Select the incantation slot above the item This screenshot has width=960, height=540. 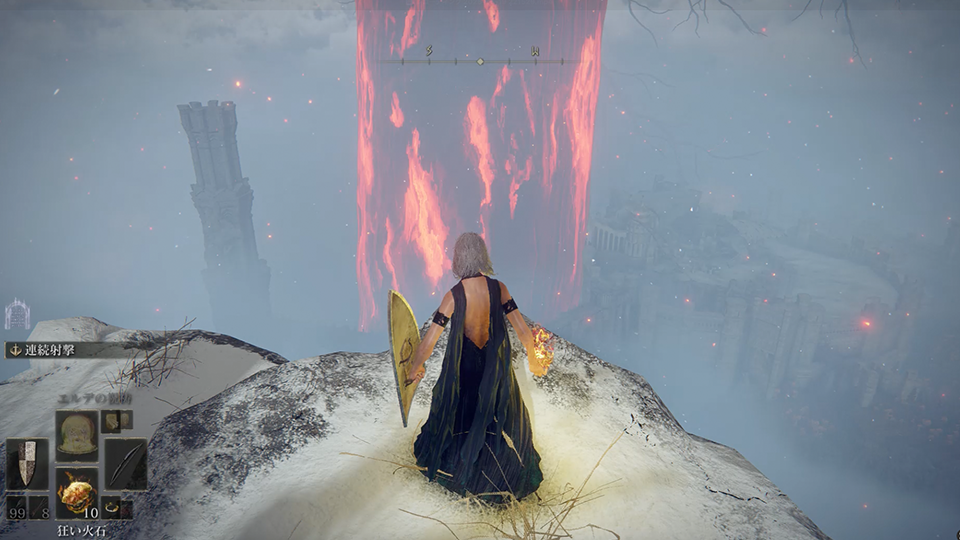76,436
